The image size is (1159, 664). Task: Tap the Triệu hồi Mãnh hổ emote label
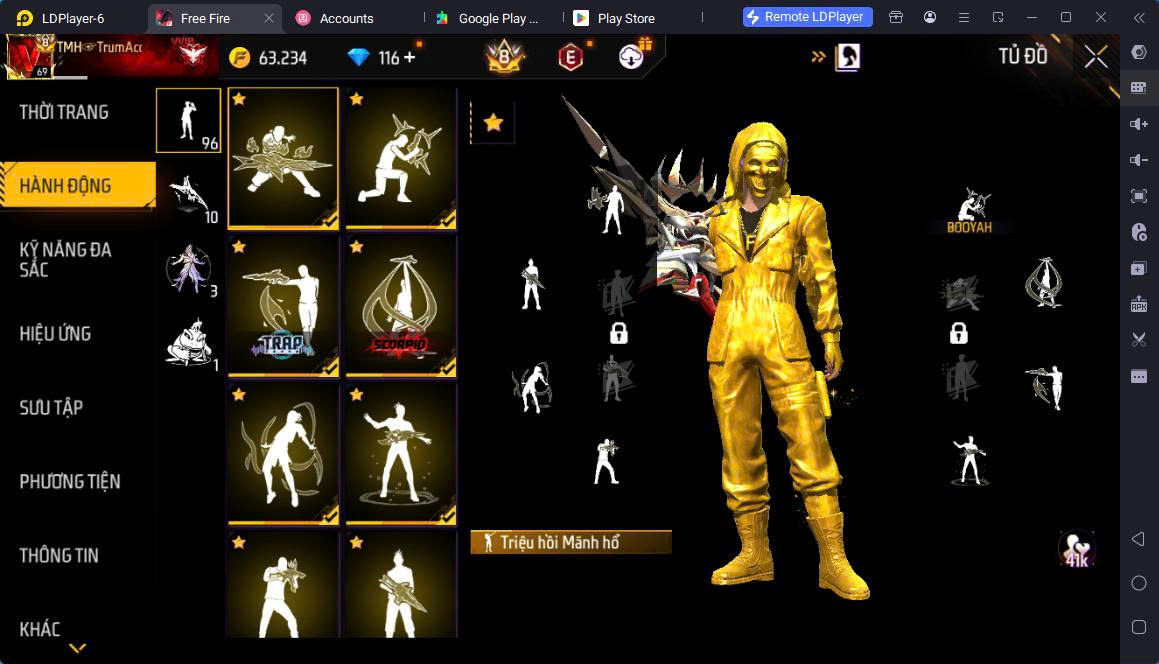[x=570, y=542]
